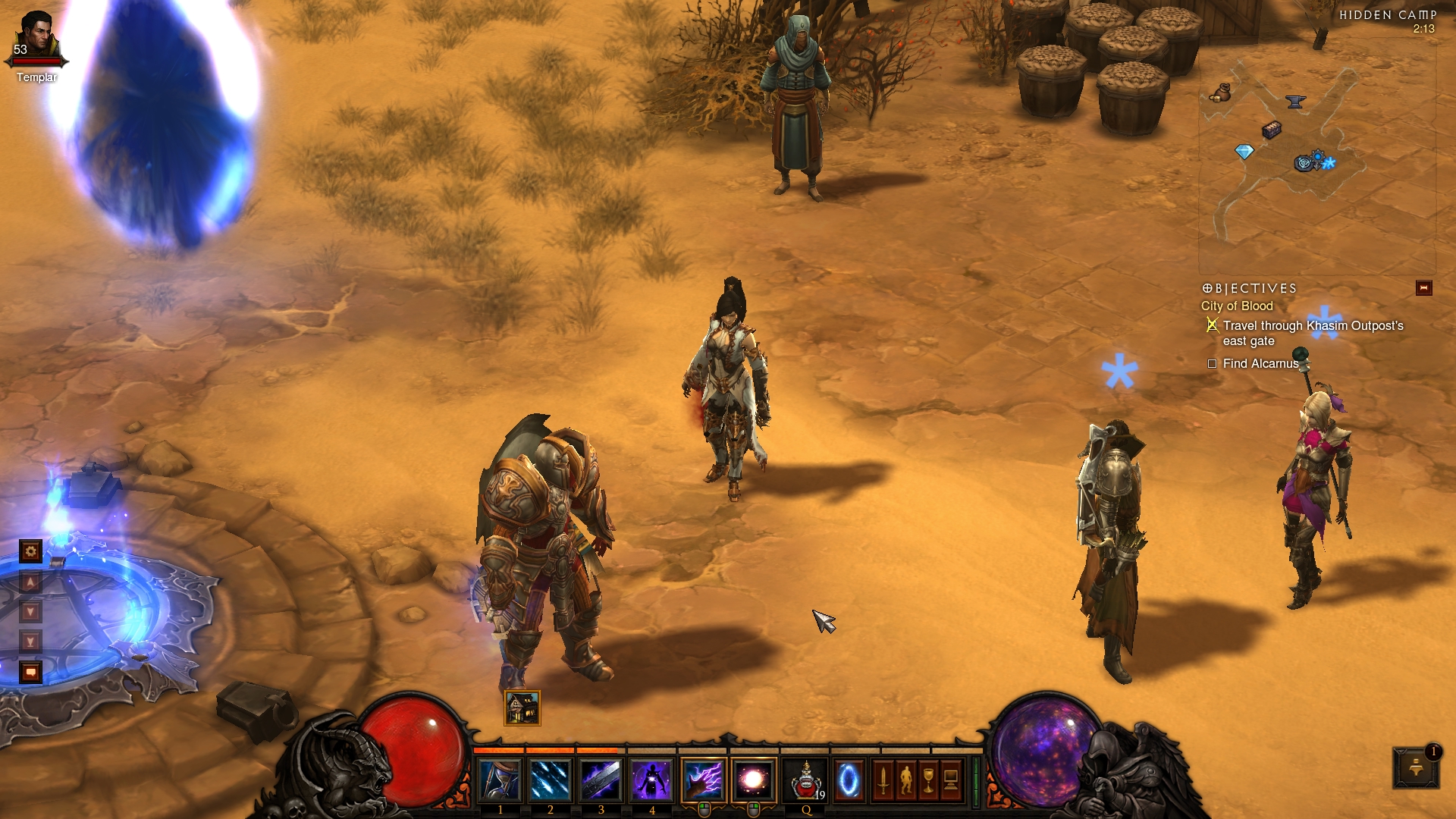The width and height of the screenshot is (1456, 819).
Task: Open the inventory via sword icon
Action: (x=883, y=780)
